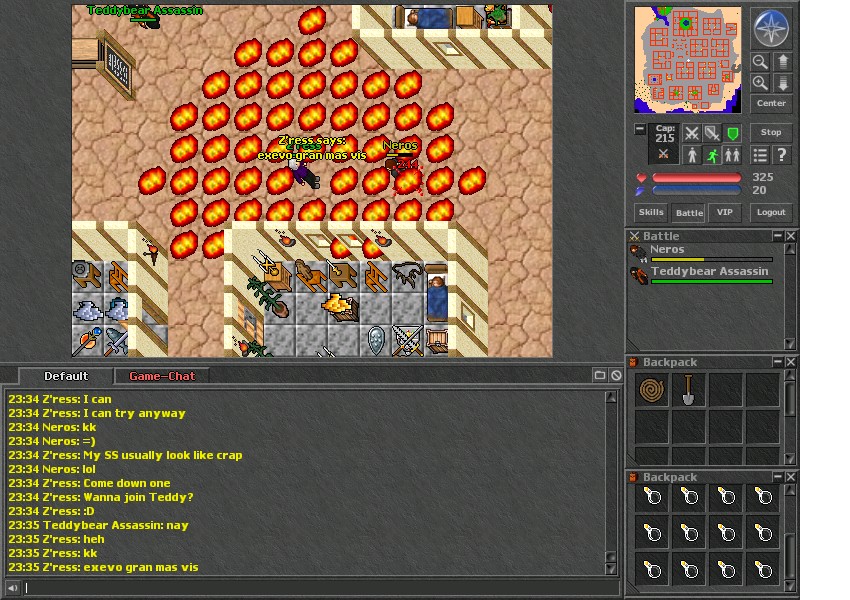Open the Skills window

tap(650, 212)
